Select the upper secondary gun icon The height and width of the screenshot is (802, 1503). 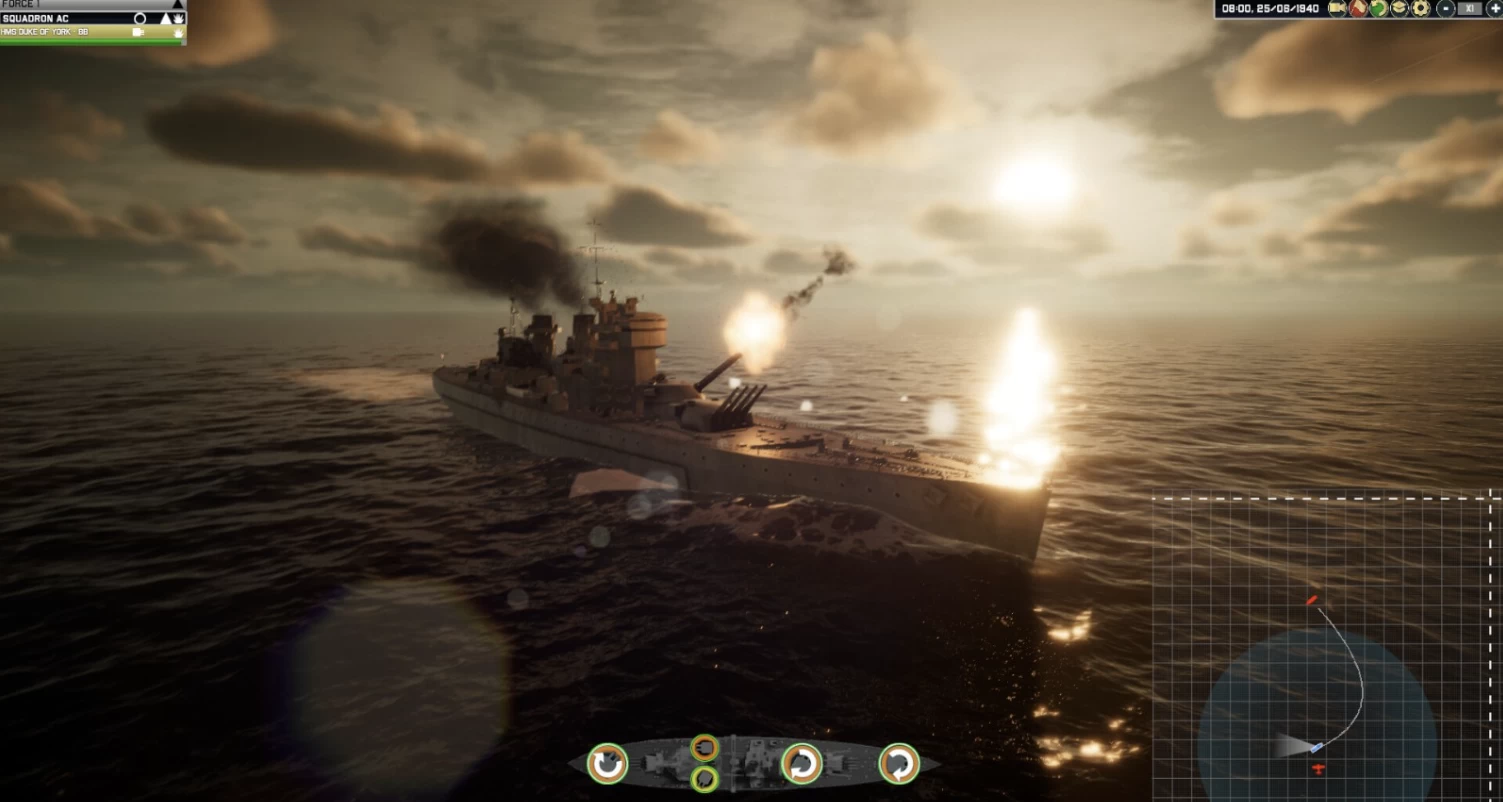tap(705, 746)
